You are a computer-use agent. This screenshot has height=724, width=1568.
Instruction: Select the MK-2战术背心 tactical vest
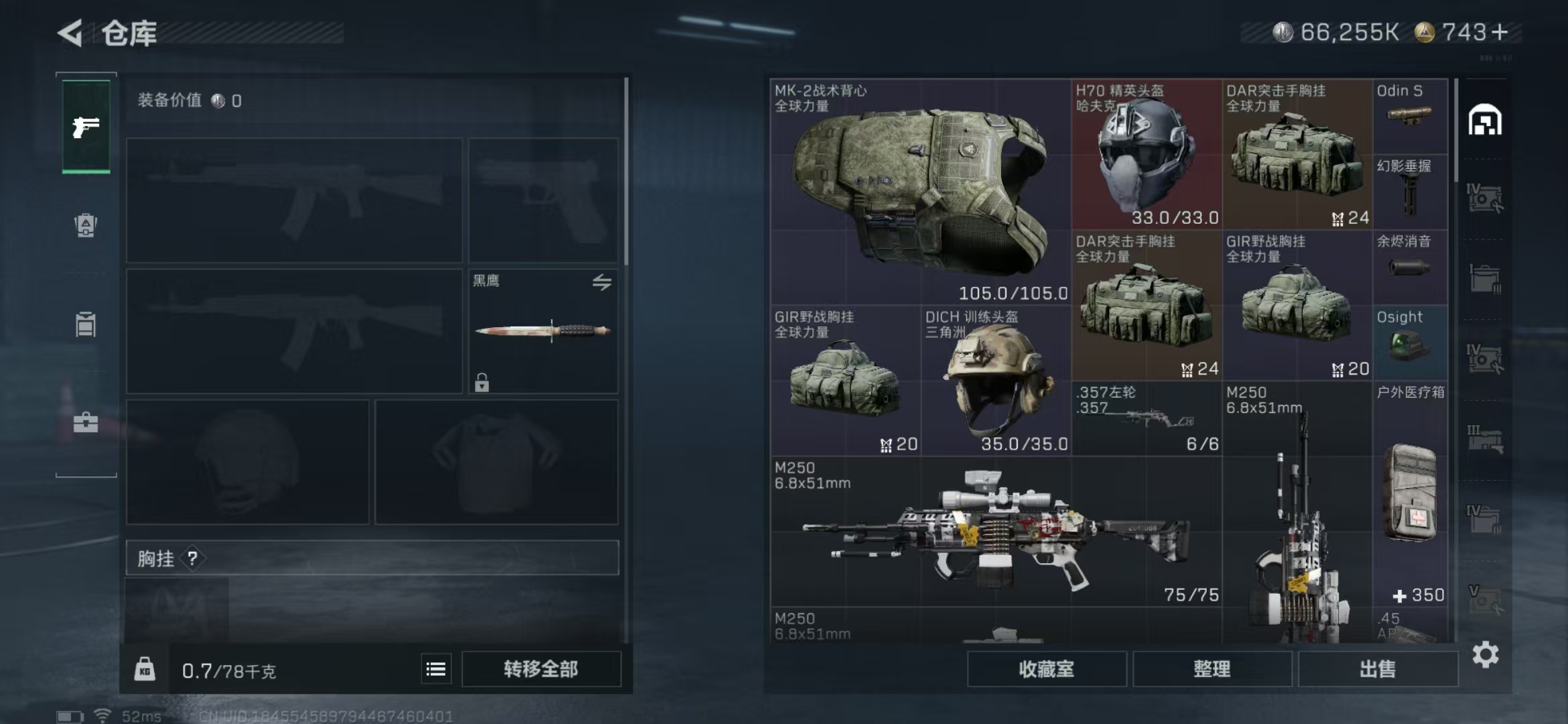pyautogui.click(x=920, y=192)
